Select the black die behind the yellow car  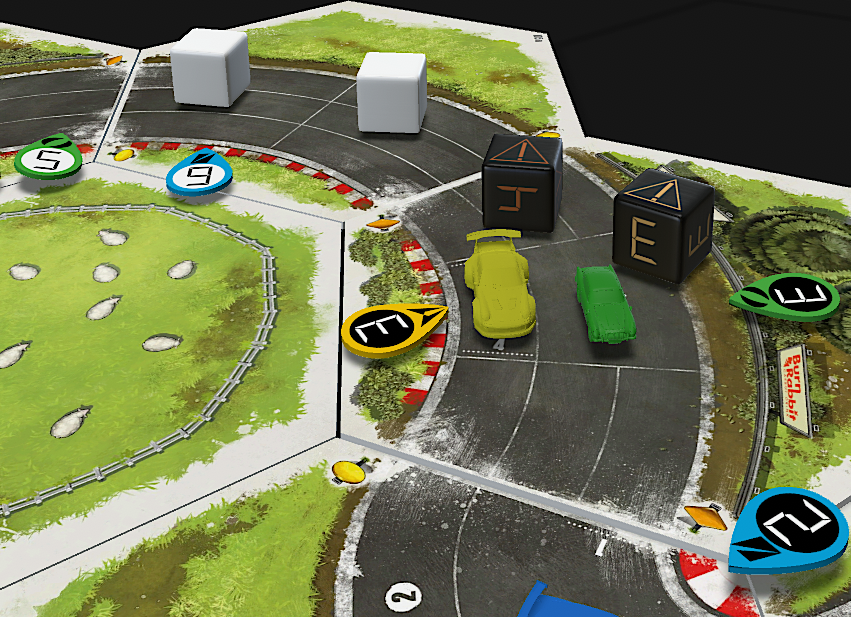pyautogui.click(x=522, y=183)
